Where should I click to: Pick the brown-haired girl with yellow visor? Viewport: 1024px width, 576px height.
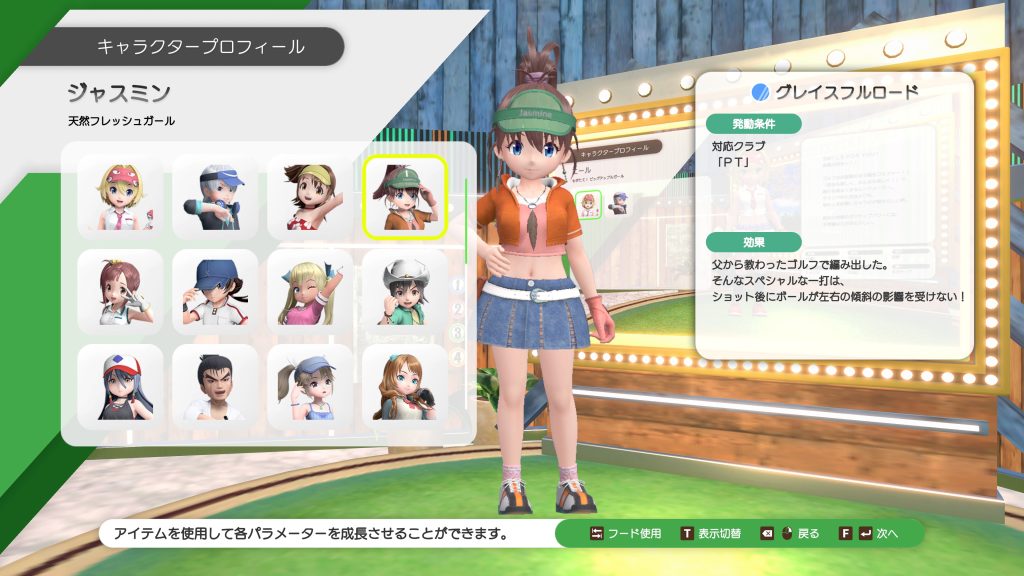click(x=310, y=197)
